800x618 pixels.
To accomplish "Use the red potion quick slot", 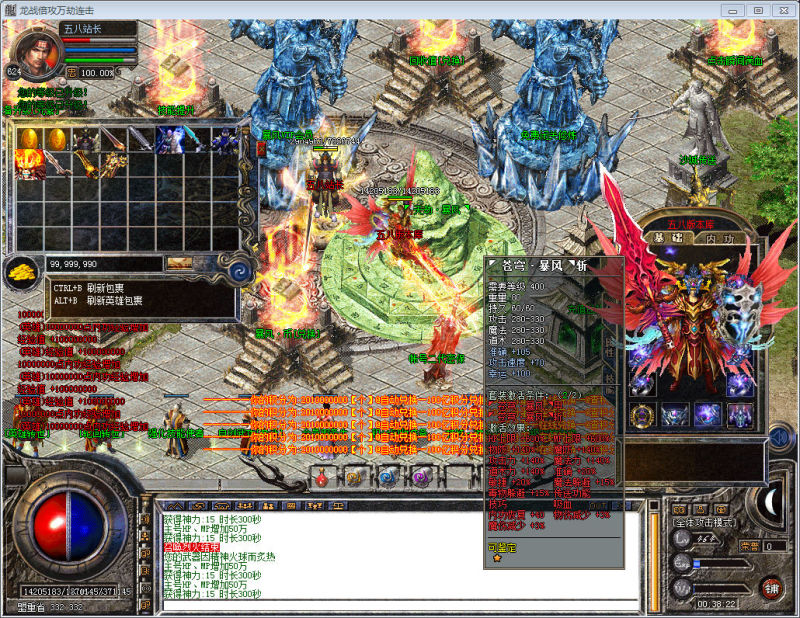I will point(323,479).
